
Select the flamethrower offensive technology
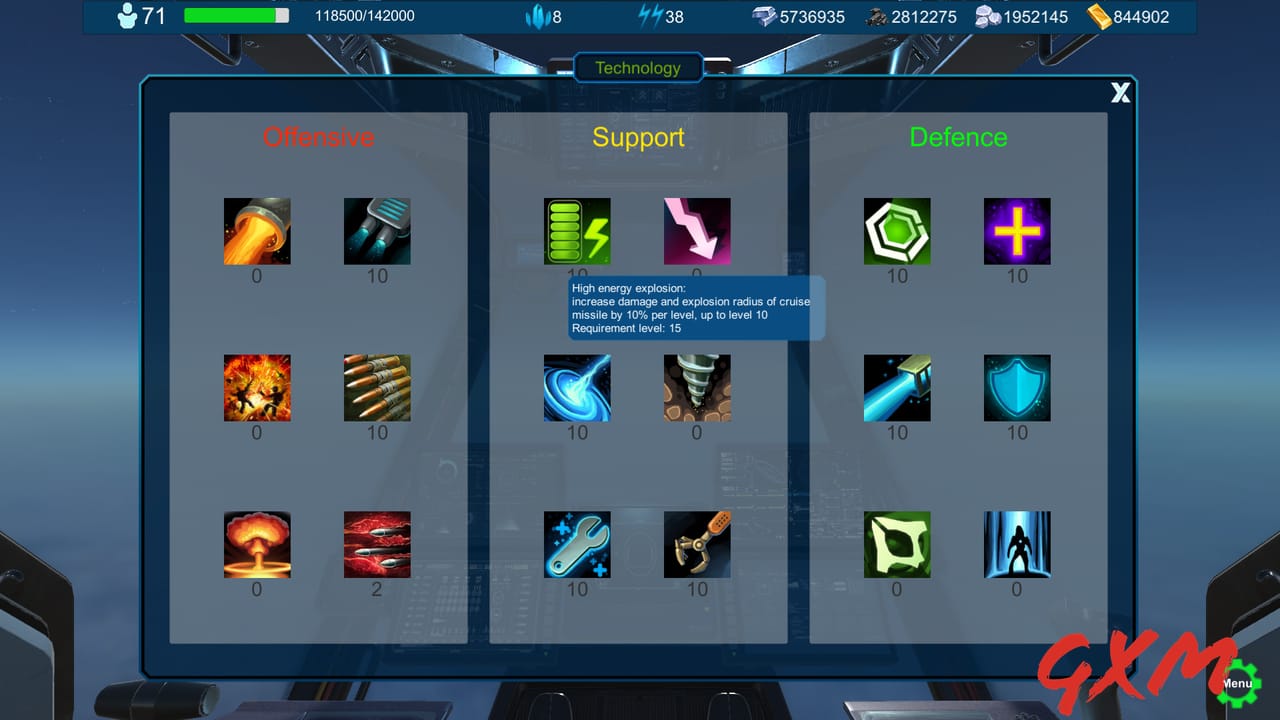pos(257,230)
